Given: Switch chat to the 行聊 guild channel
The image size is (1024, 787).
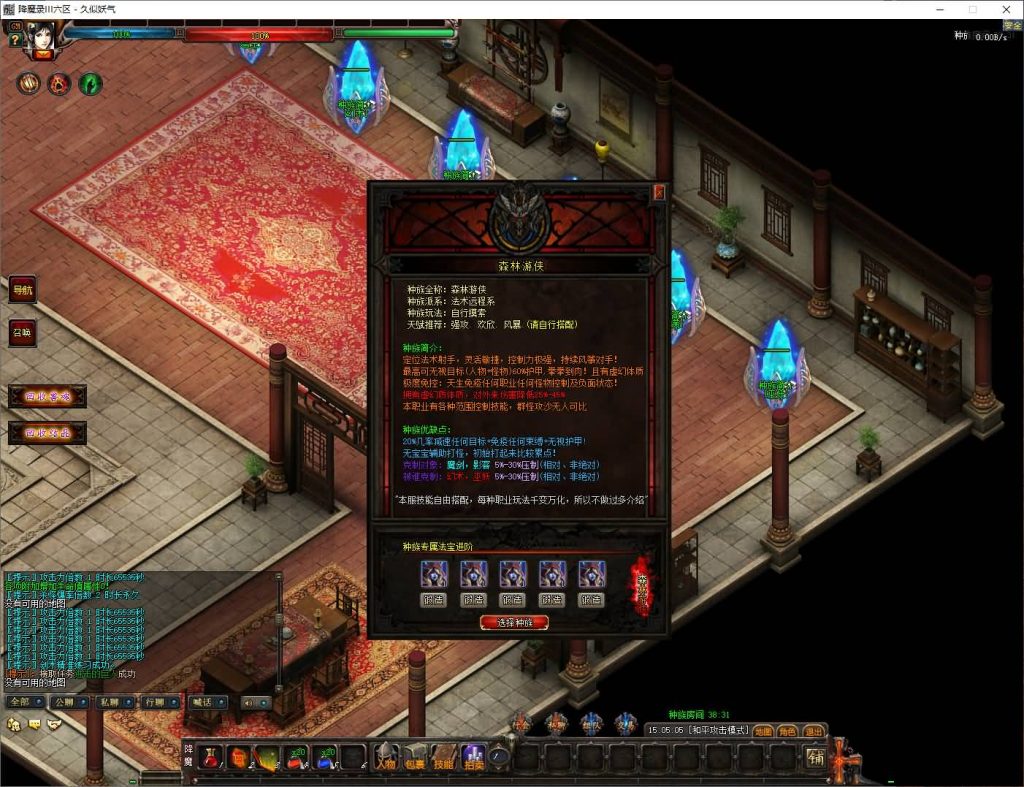Looking at the screenshot, I should coord(157,702).
